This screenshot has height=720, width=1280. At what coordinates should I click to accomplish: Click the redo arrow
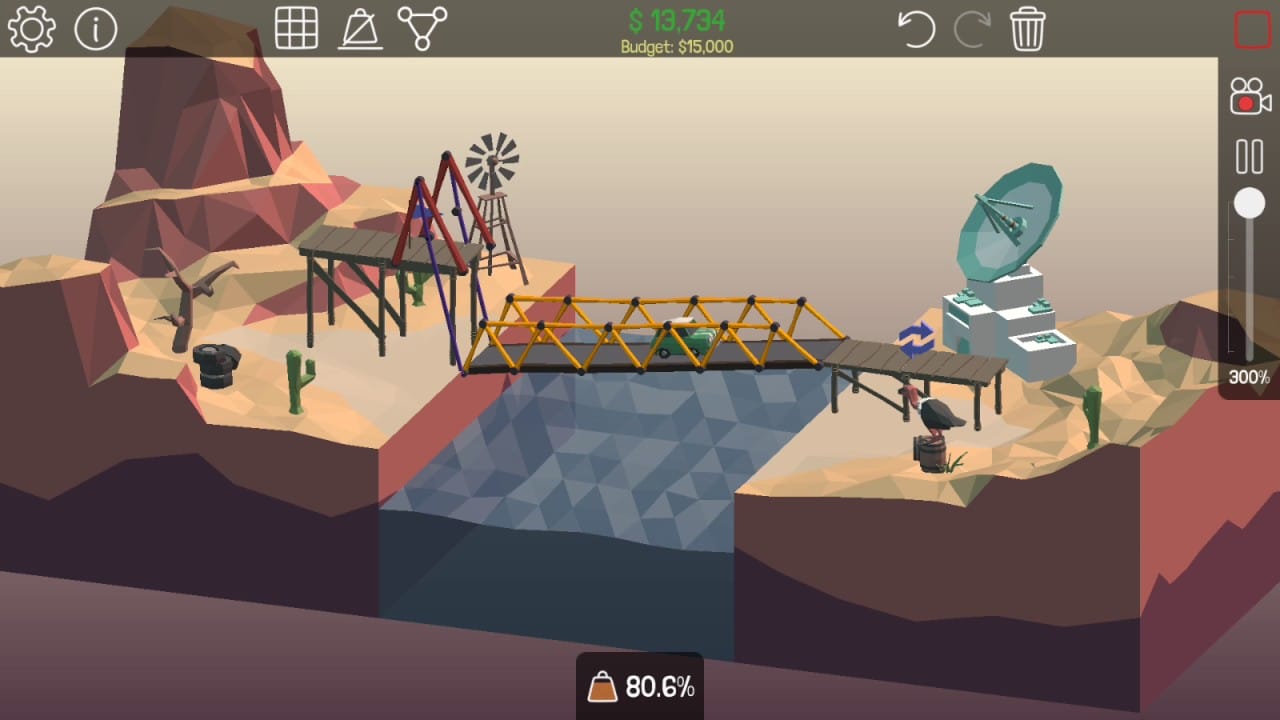[x=971, y=29]
